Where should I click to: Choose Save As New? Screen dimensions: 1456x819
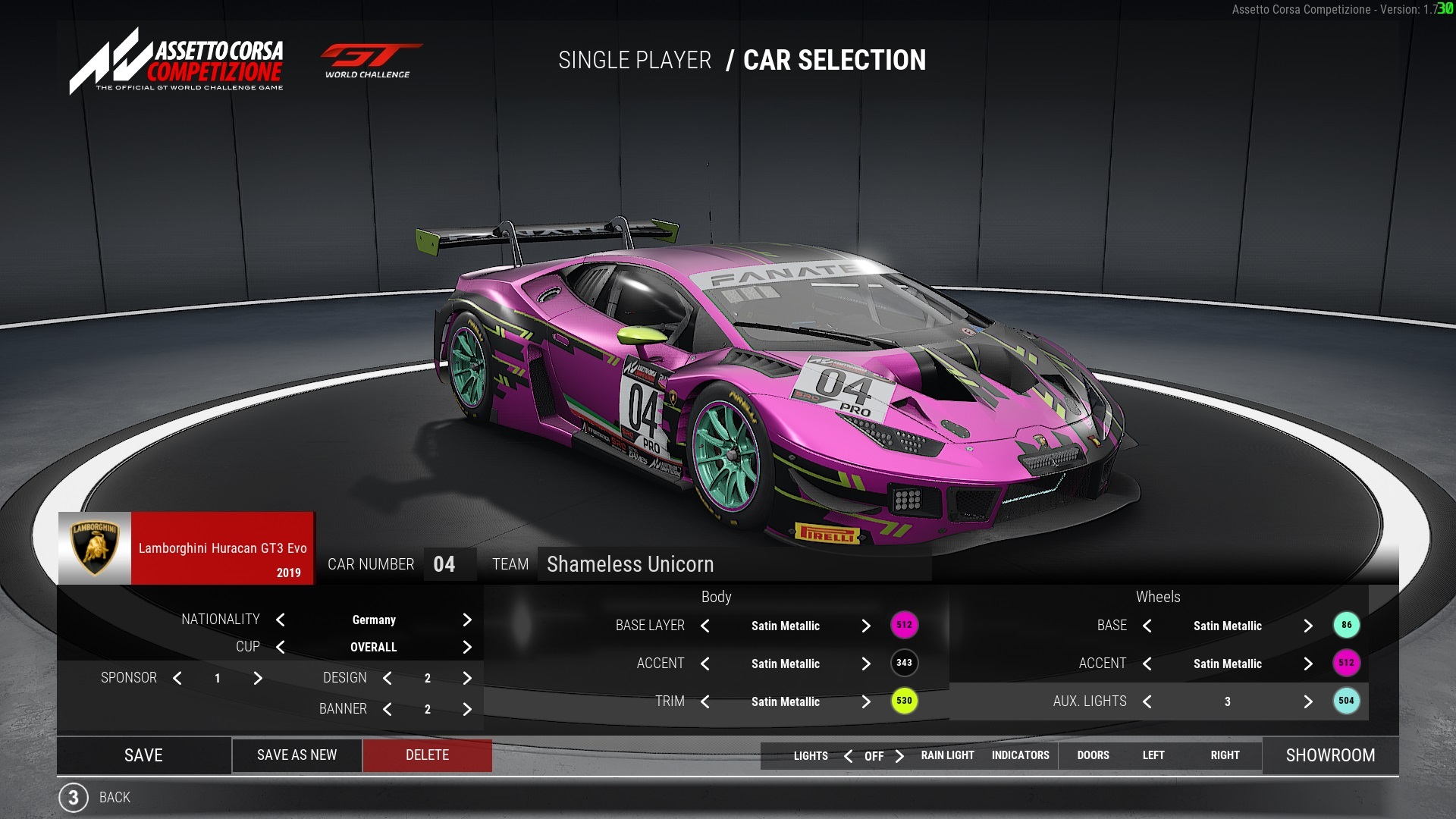click(297, 755)
